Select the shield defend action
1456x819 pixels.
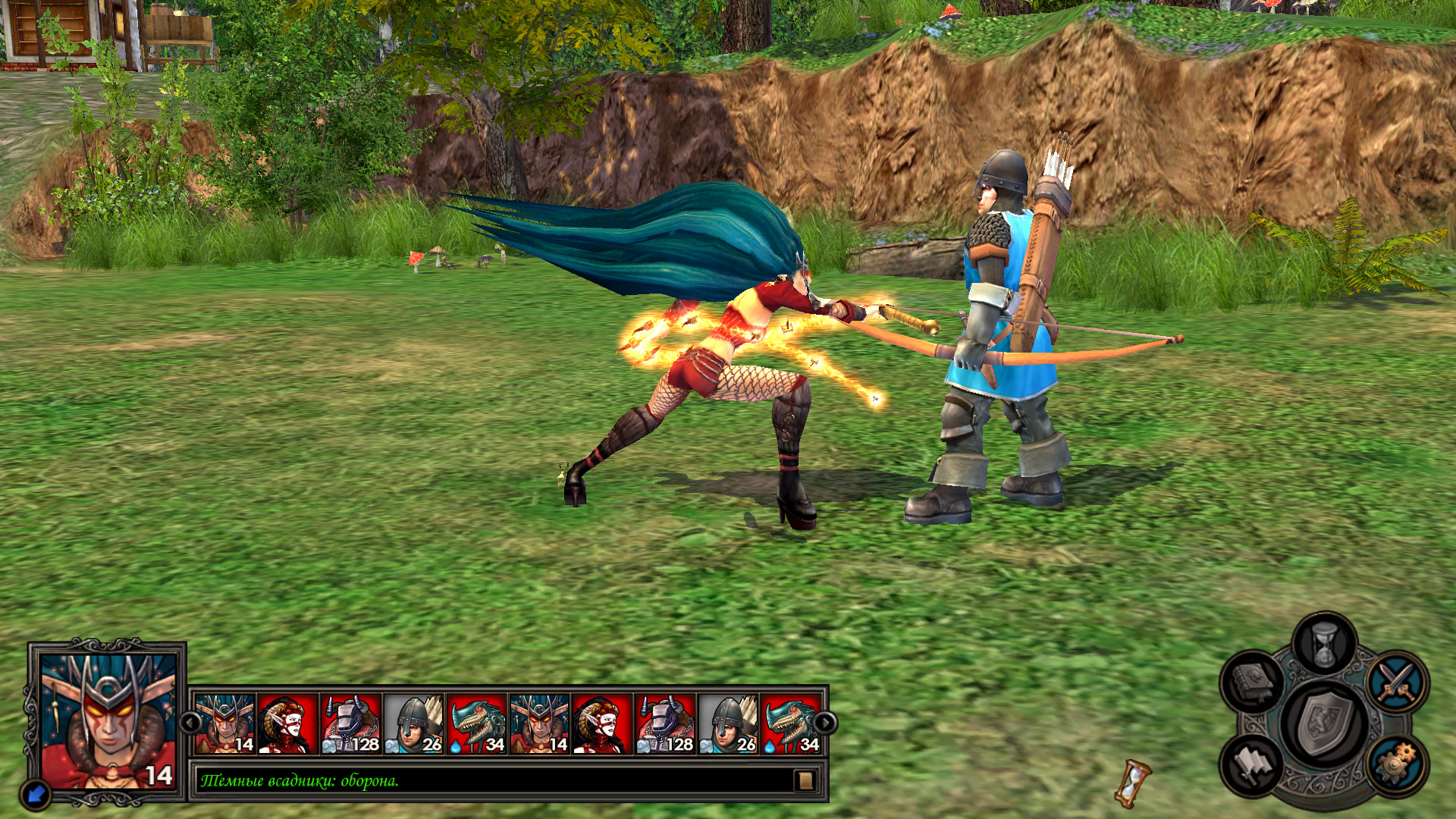[1324, 723]
